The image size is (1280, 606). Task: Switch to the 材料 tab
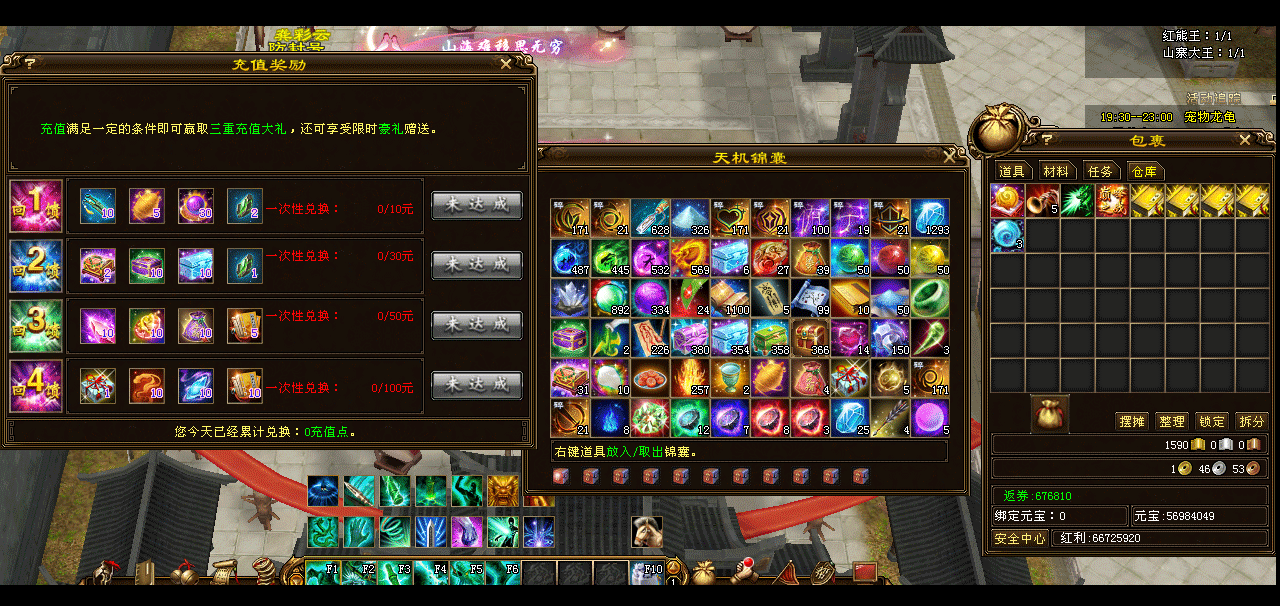coord(1056,171)
